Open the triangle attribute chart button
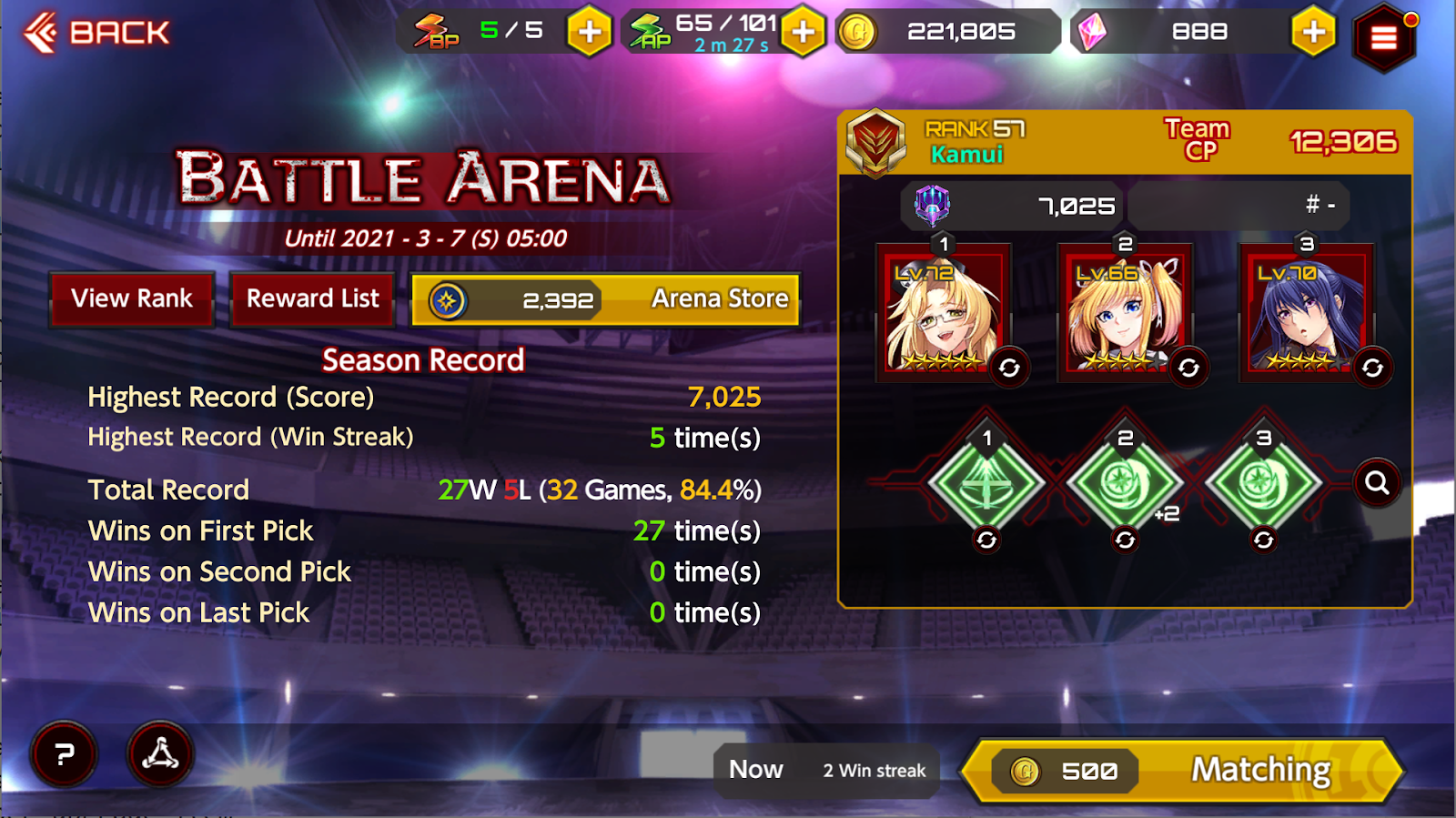Image resolution: width=1456 pixels, height=818 pixels. point(160,753)
